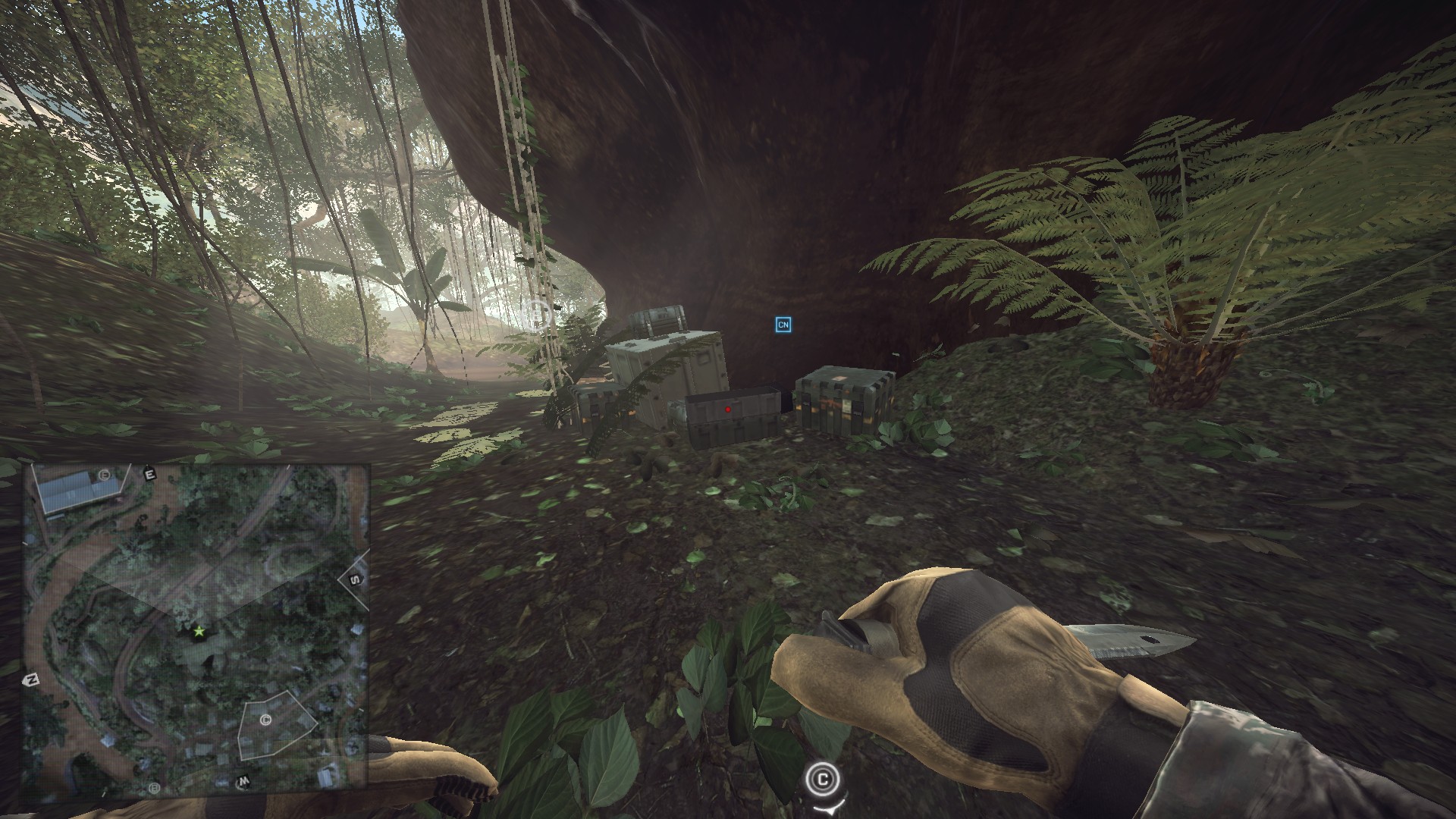Select the floating C objective marker in the HUD
1456x819 pixels.
[824, 779]
